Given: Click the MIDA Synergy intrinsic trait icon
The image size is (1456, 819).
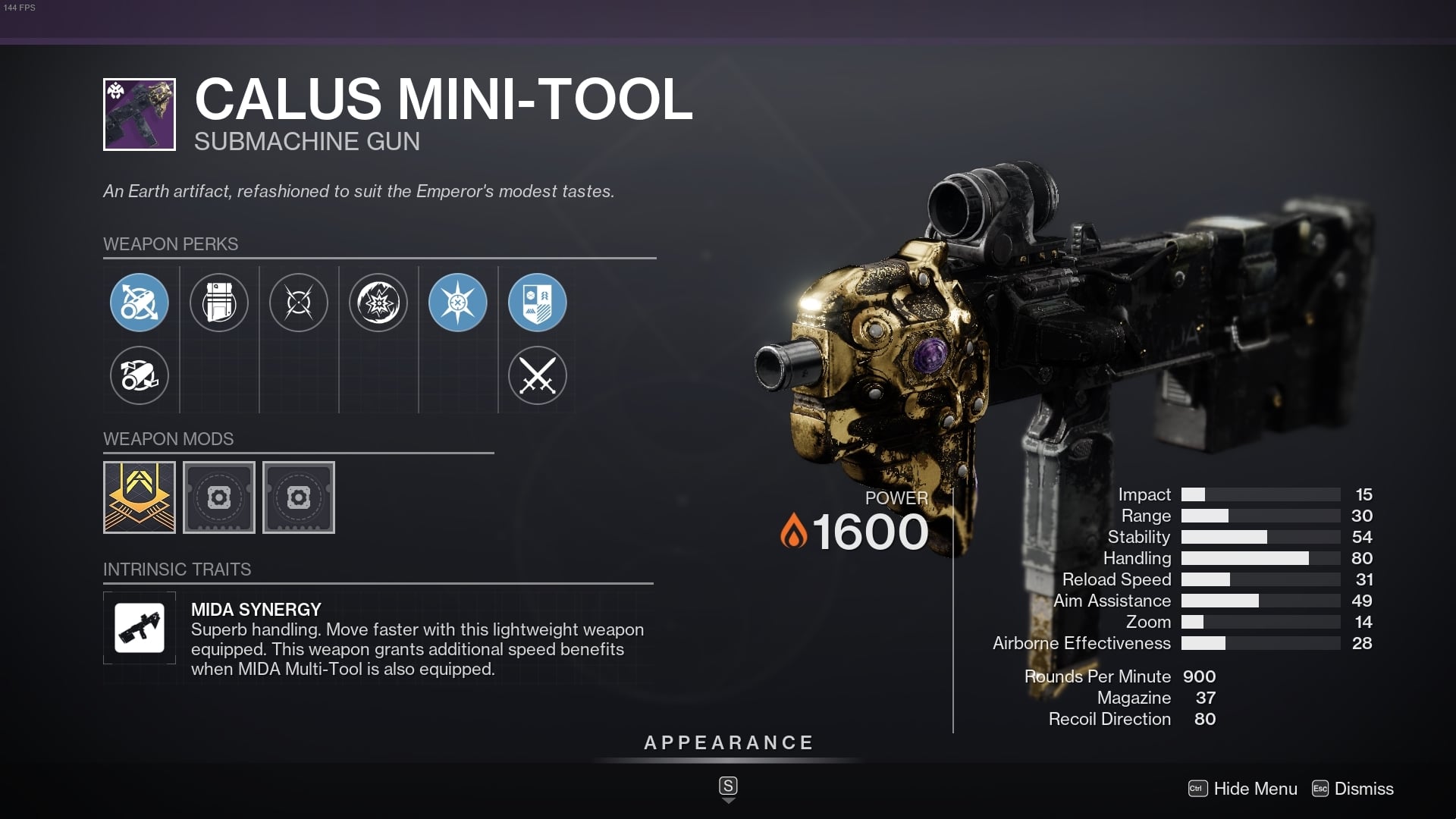Looking at the screenshot, I should pyautogui.click(x=140, y=628).
